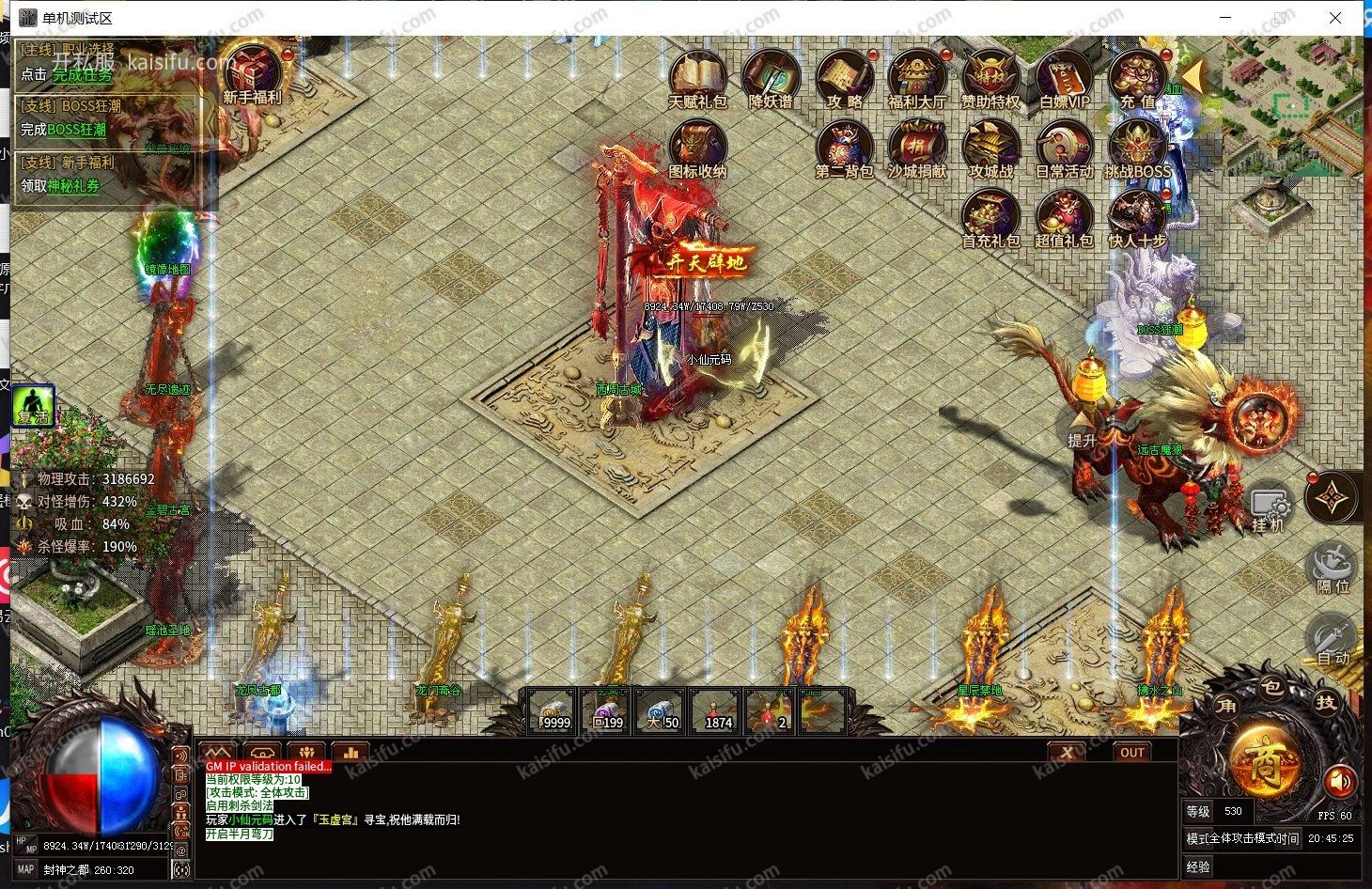The height and width of the screenshot is (889, 1372).
Task: Claim the 首充礼包 first recharge pack
Action: 990,218
